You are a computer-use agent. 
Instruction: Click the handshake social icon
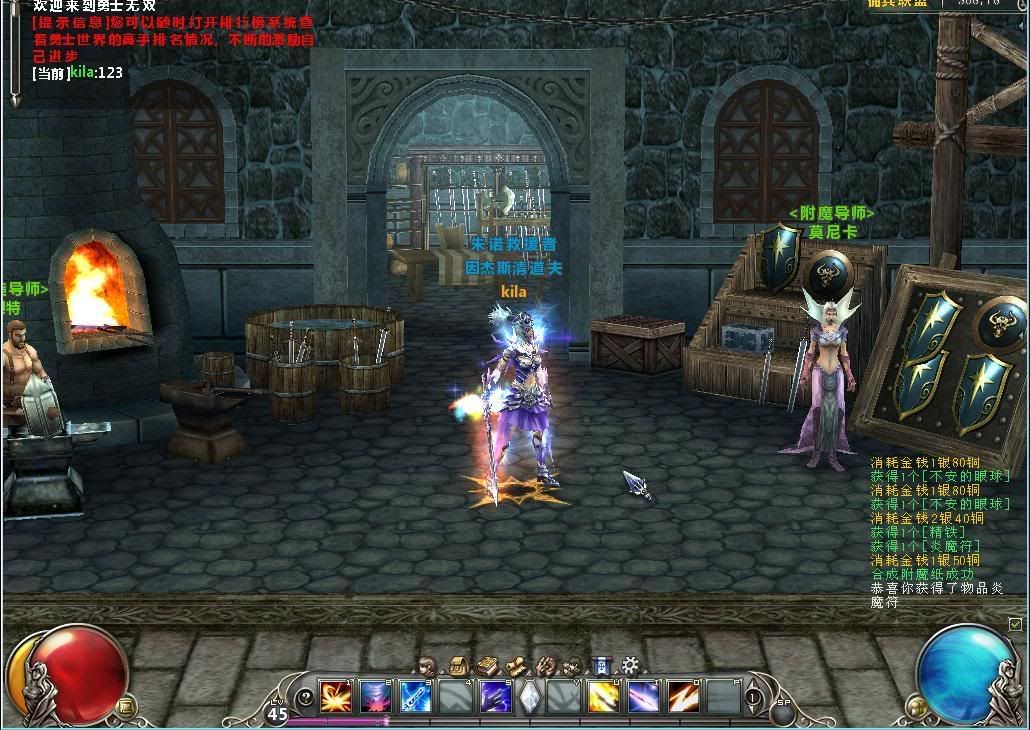(544, 665)
